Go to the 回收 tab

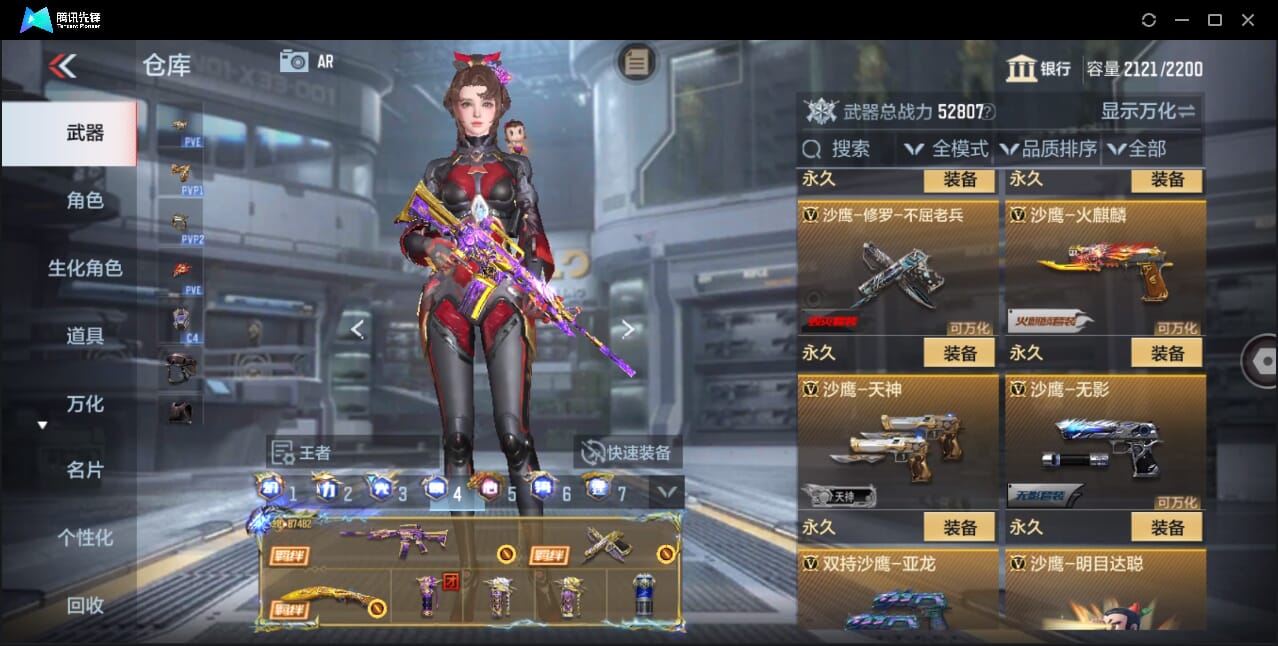(85, 605)
